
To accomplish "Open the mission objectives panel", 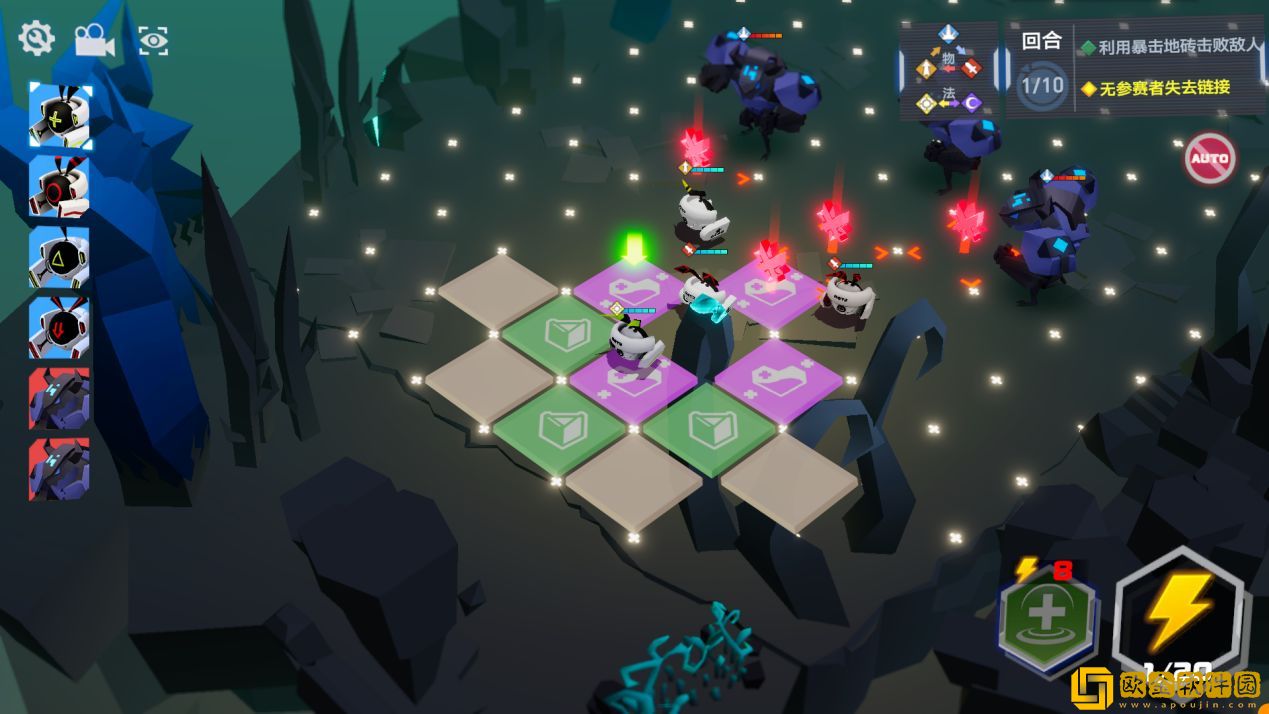I will (1135, 68).
